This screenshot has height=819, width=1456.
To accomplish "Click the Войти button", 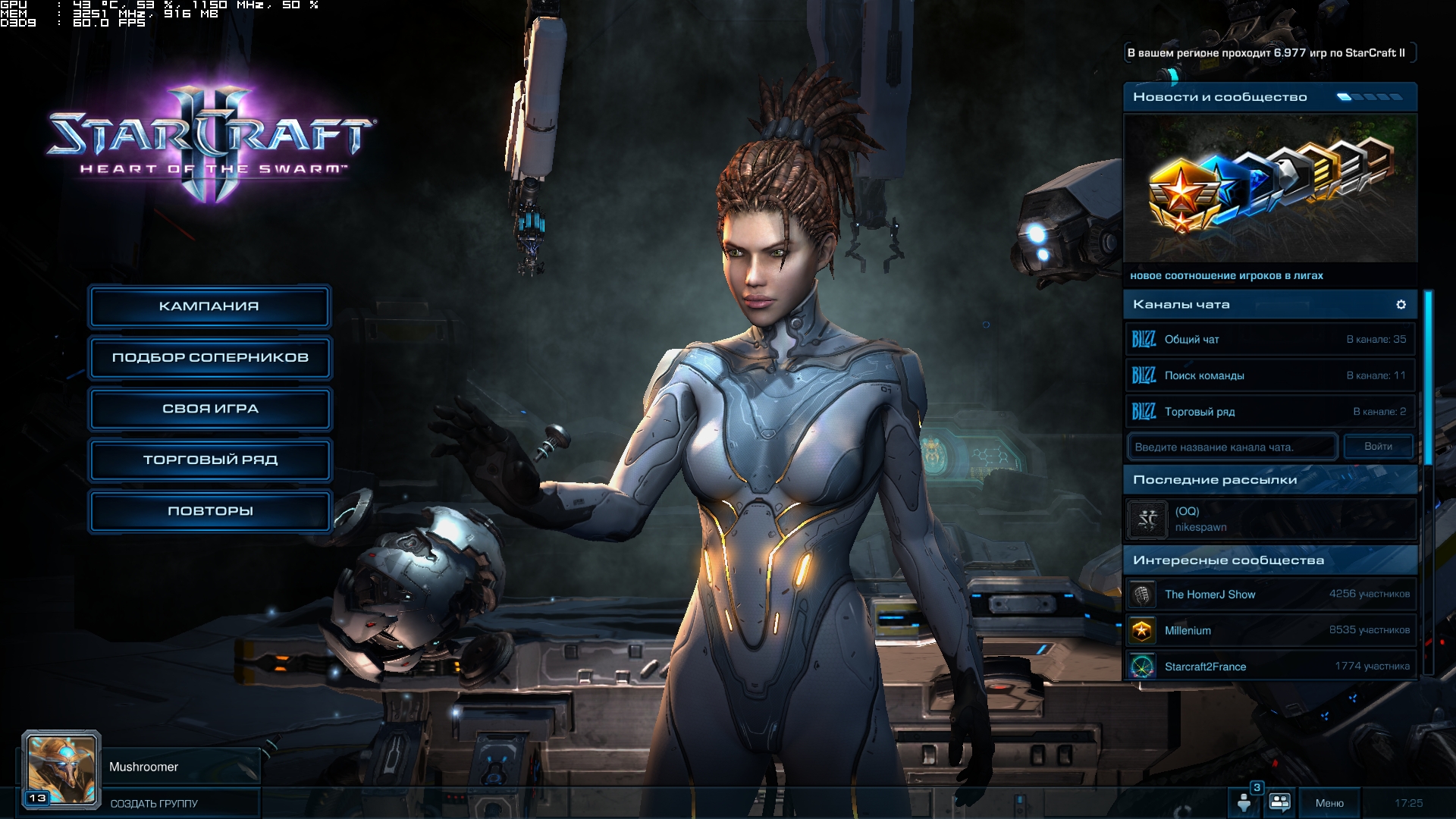I will pyautogui.click(x=1378, y=447).
